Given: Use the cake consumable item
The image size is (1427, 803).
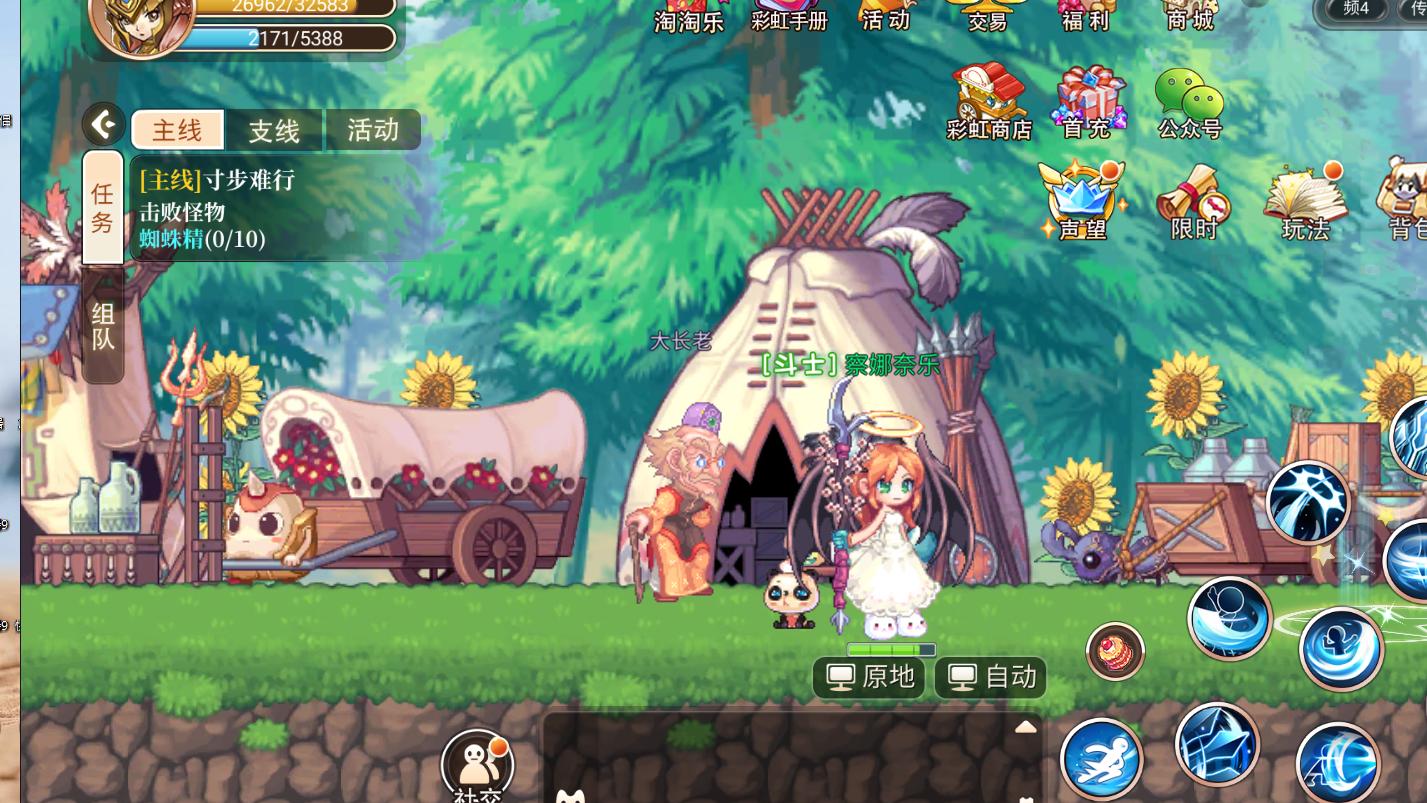Looking at the screenshot, I should coord(1115,651).
